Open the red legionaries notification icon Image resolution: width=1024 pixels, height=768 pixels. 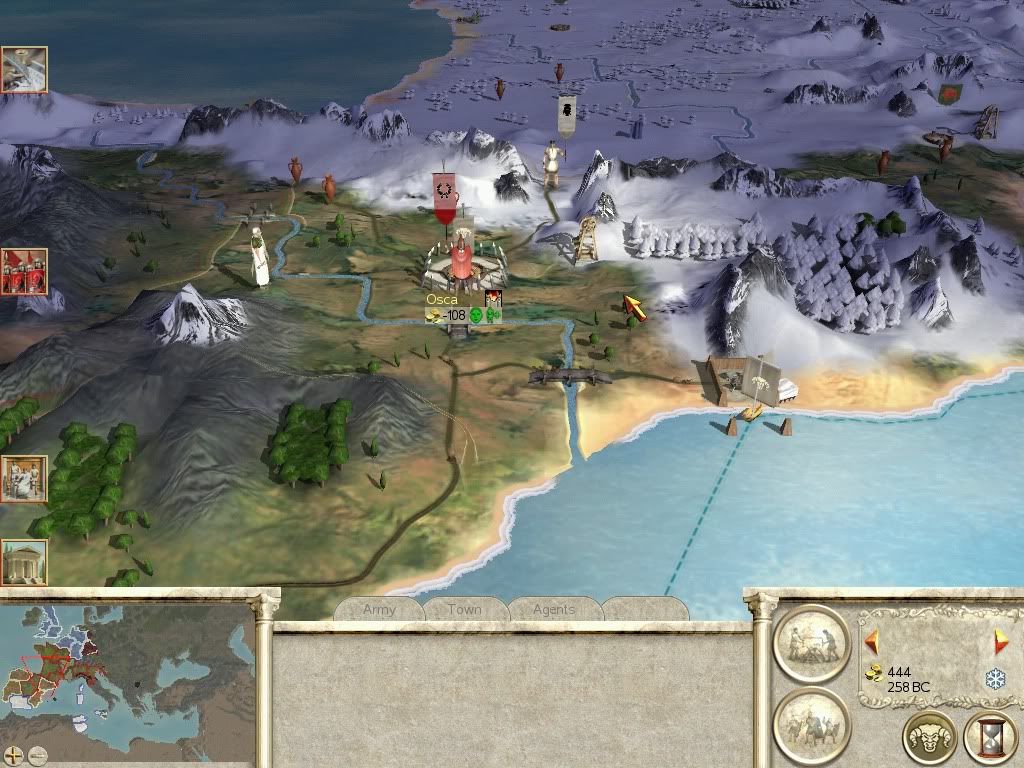click(23, 272)
